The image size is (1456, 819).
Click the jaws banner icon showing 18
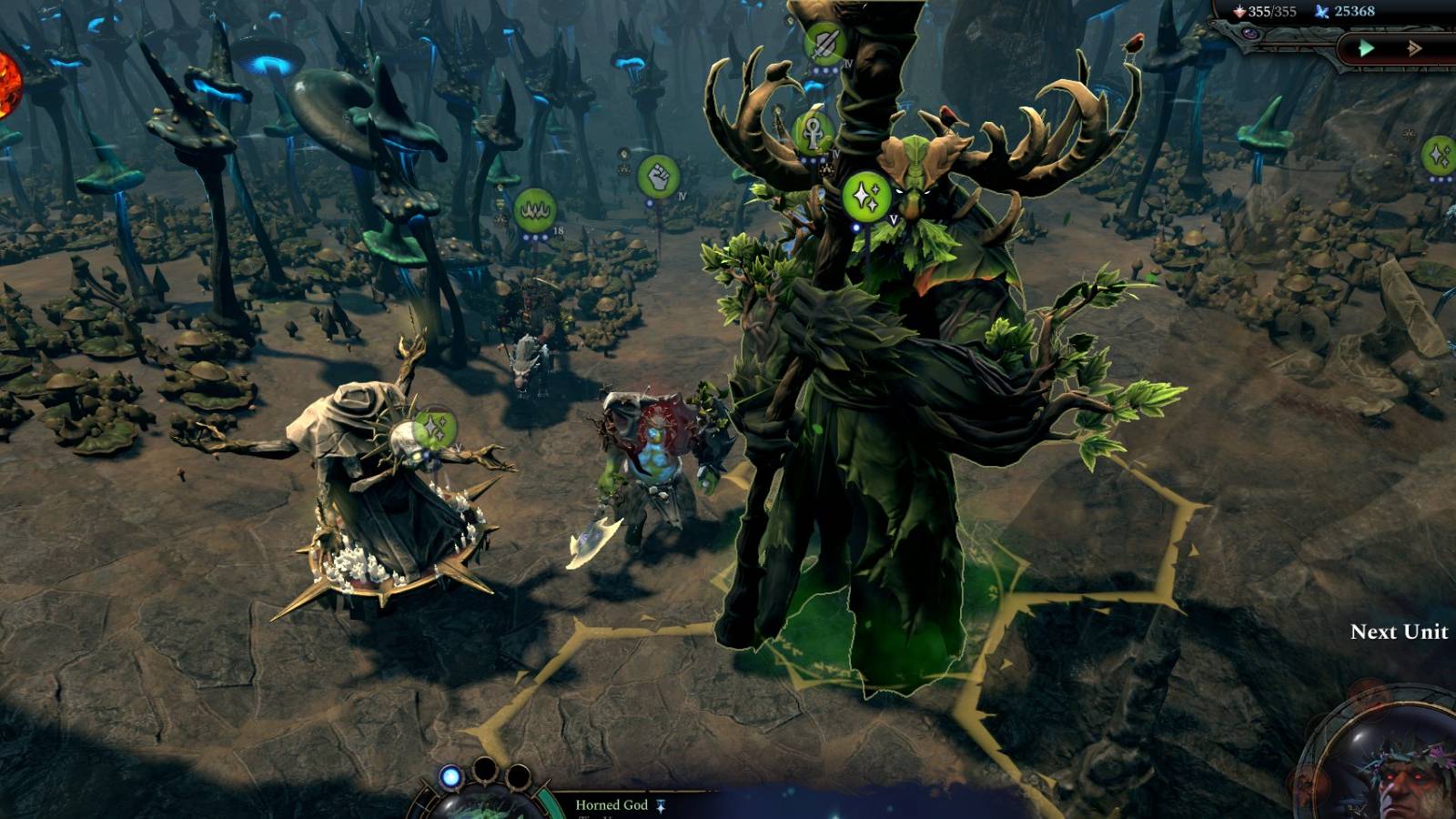[x=537, y=209]
